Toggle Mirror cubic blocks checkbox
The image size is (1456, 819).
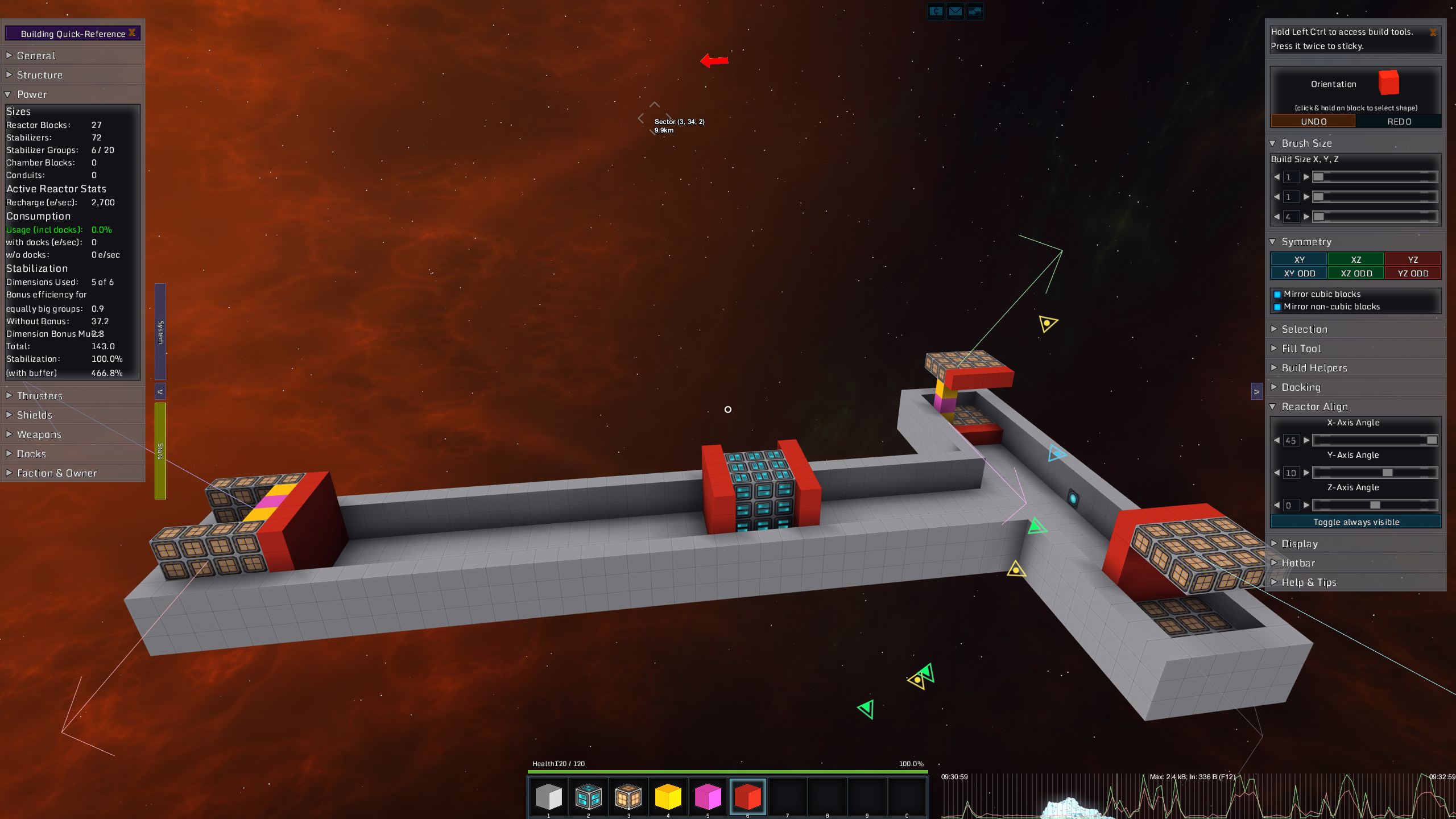pyautogui.click(x=1277, y=295)
